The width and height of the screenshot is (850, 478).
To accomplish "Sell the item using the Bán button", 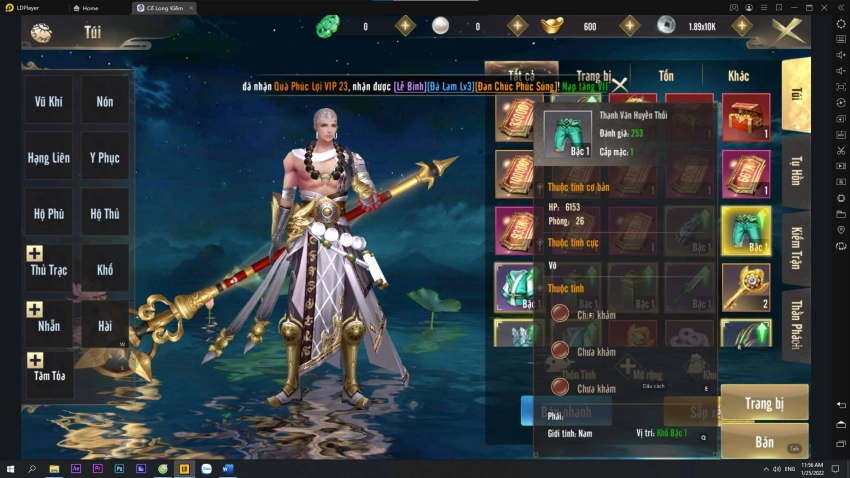I will click(x=764, y=441).
